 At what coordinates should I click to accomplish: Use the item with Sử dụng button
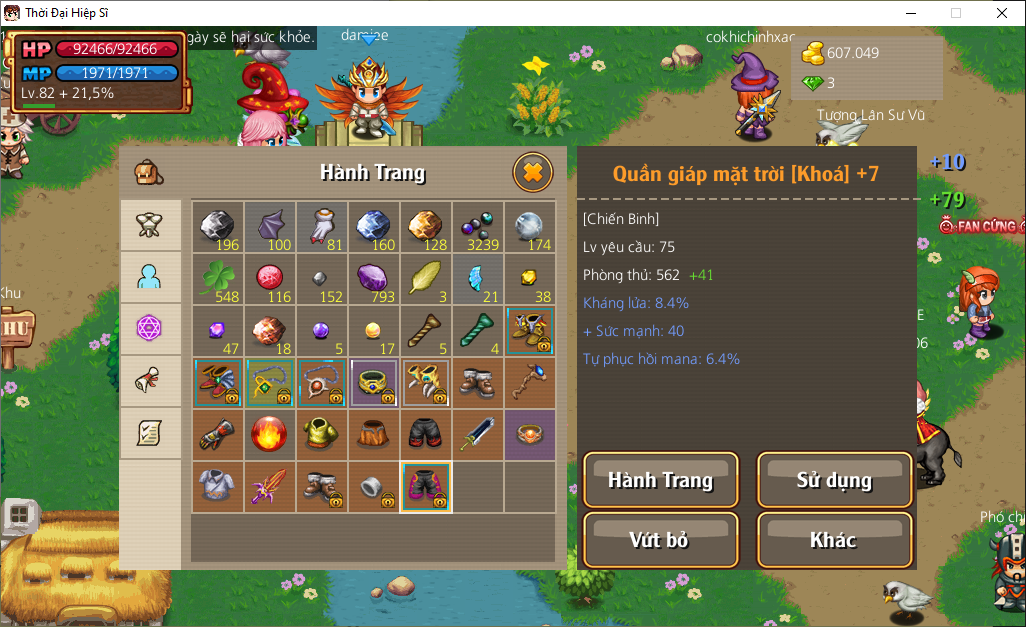point(834,480)
